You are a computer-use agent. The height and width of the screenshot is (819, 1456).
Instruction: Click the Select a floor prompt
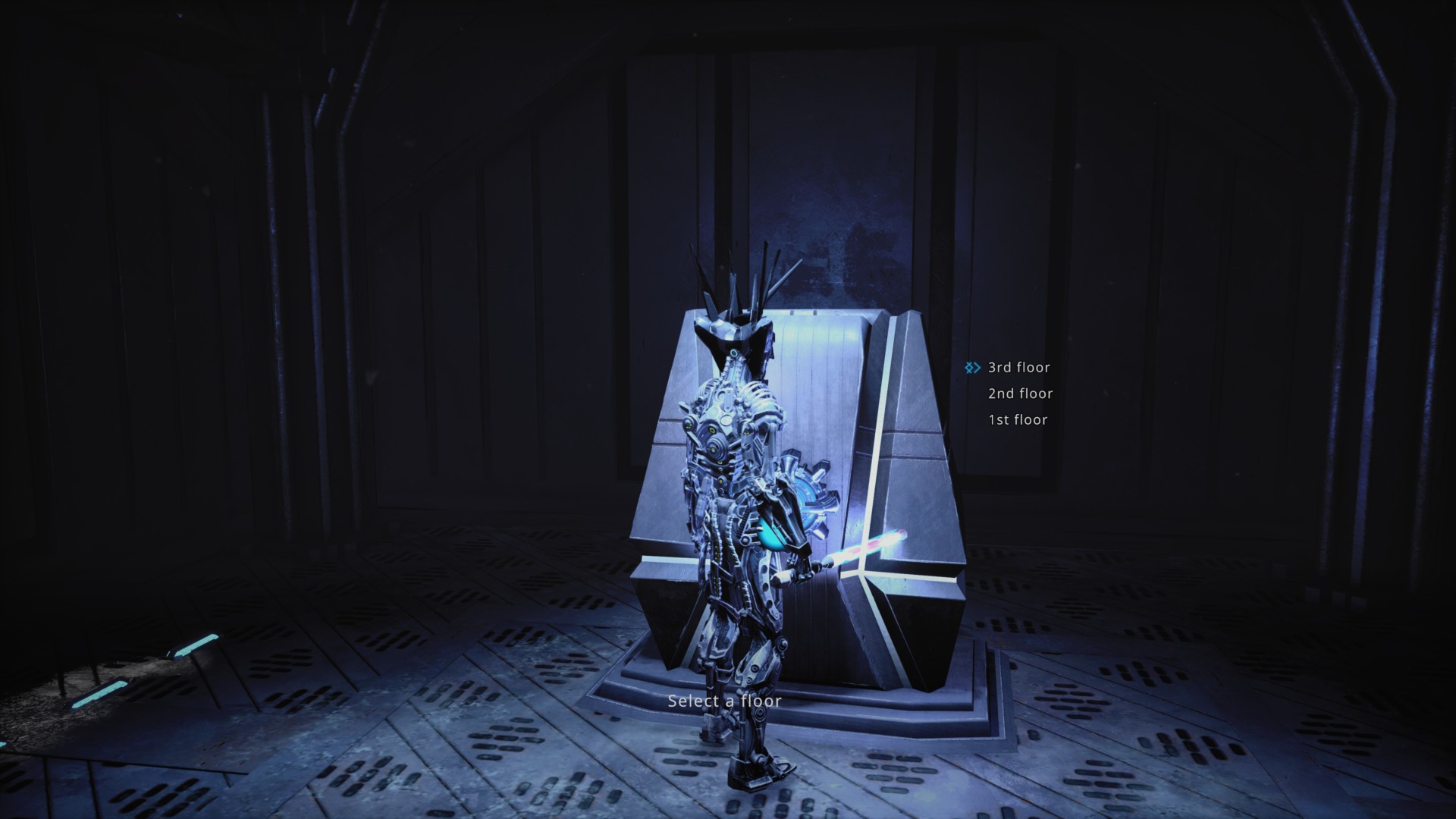724,701
